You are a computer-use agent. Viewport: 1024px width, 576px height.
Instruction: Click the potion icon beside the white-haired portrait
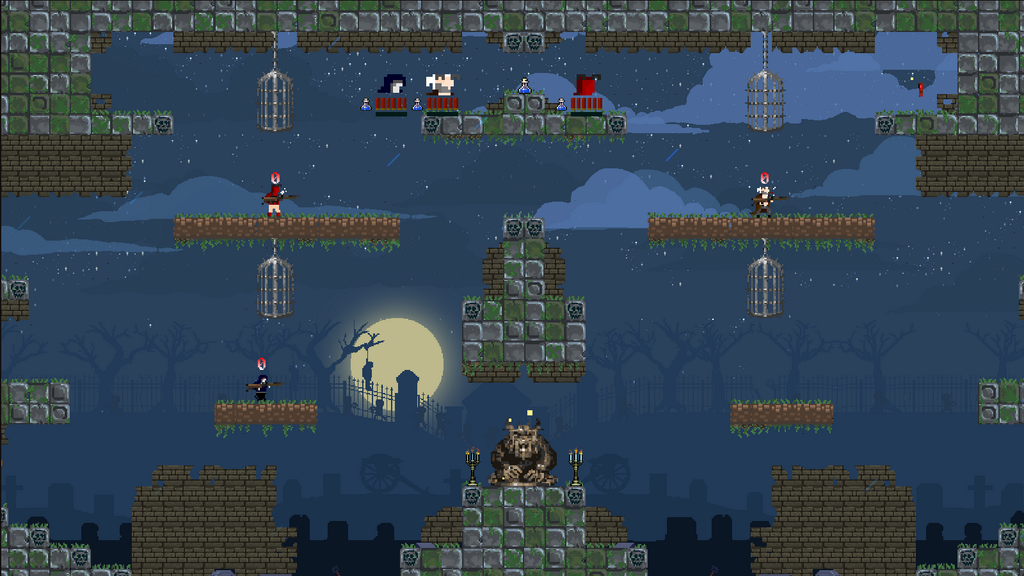(417, 104)
